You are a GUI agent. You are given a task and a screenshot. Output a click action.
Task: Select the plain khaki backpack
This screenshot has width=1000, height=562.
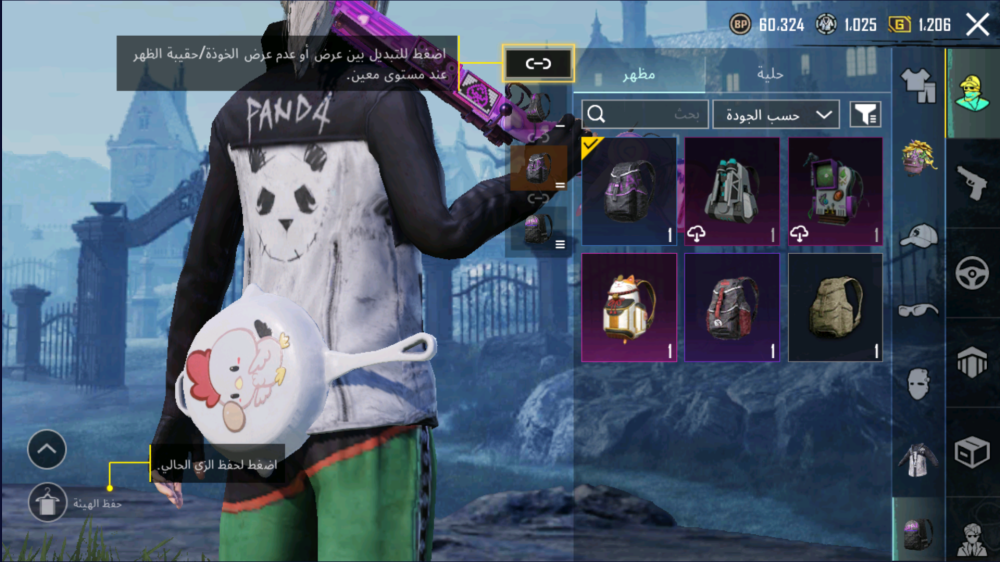pos(836,307)
